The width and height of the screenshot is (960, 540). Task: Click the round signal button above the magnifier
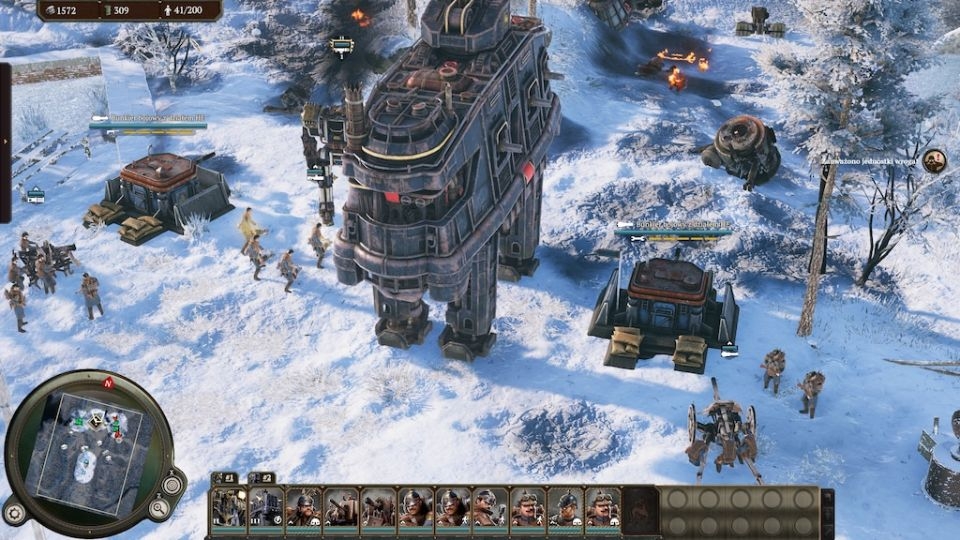(172, 485)
